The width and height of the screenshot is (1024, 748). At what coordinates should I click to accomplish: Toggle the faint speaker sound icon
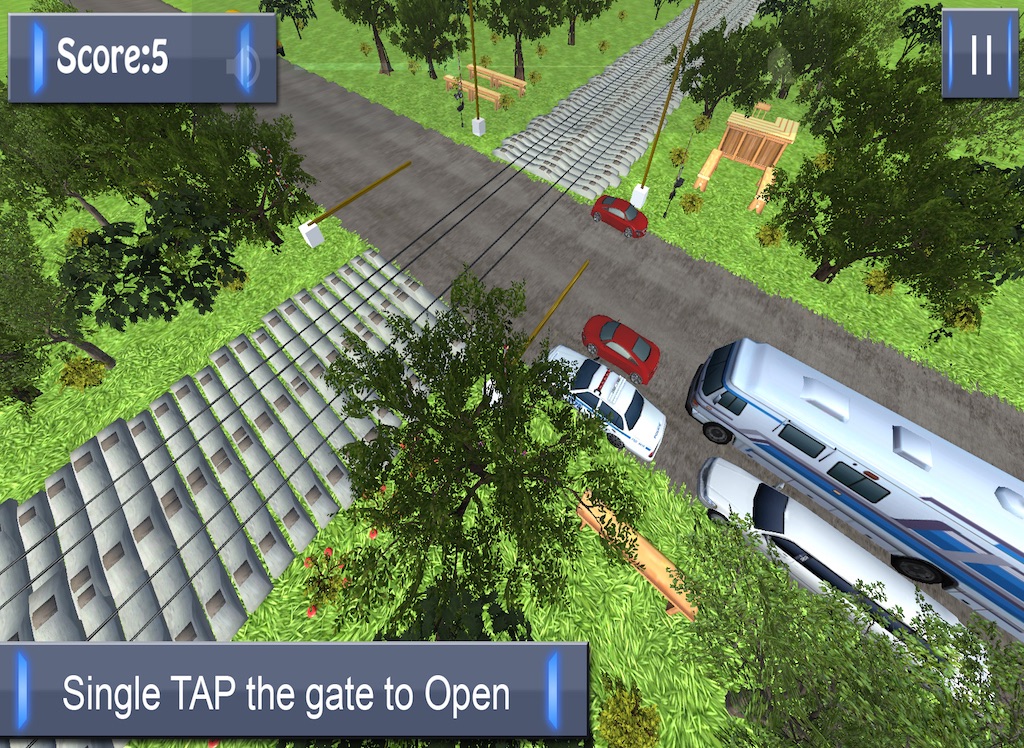242,67
